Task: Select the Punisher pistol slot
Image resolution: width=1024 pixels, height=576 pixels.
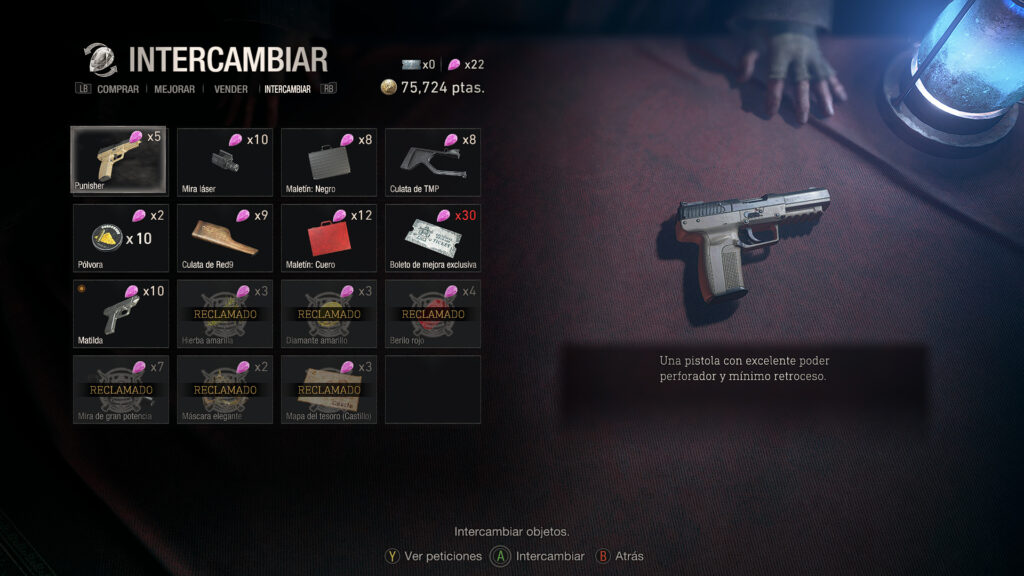Action: 120,161
